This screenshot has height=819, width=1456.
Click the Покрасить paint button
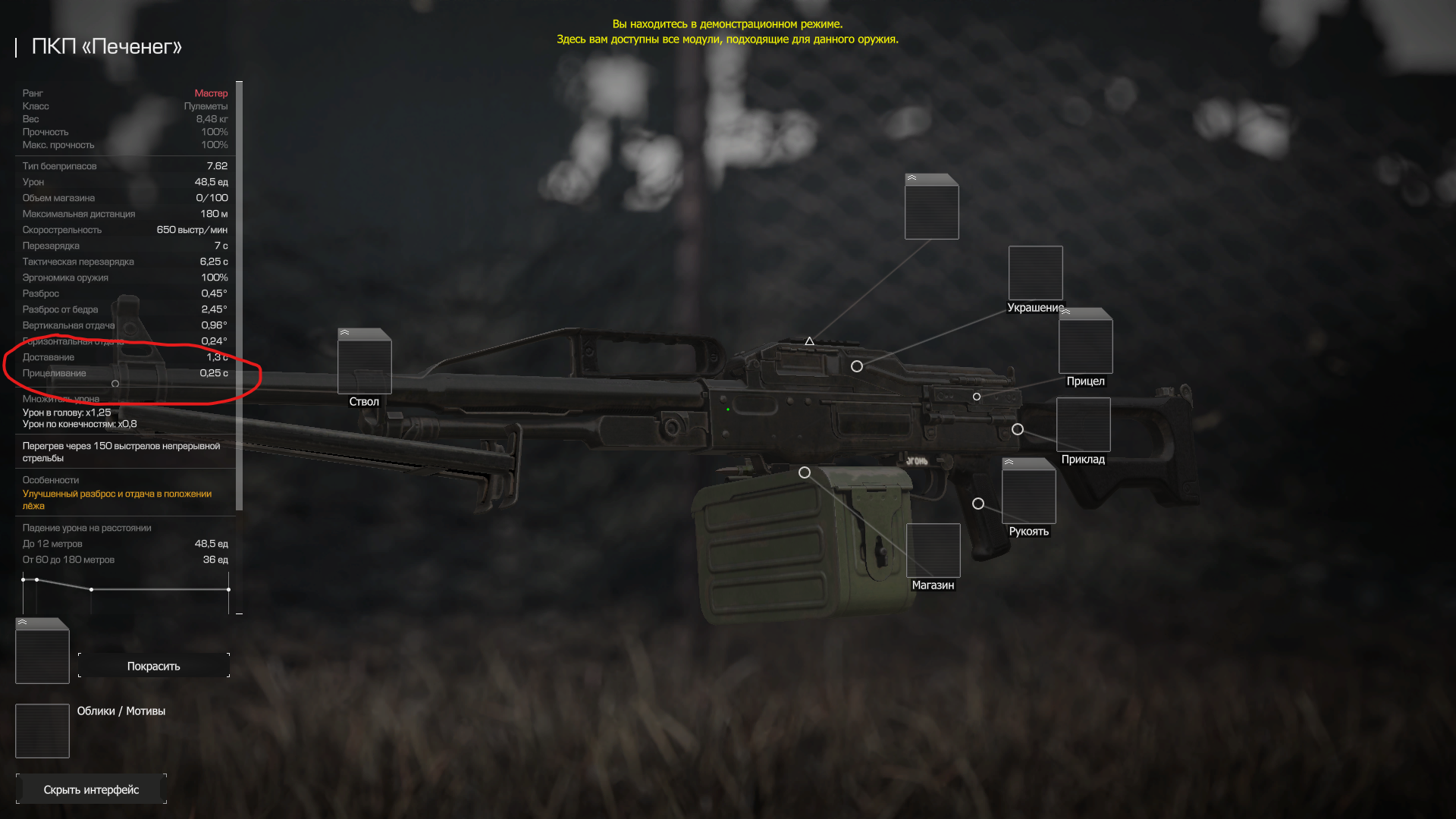point(154,666)
